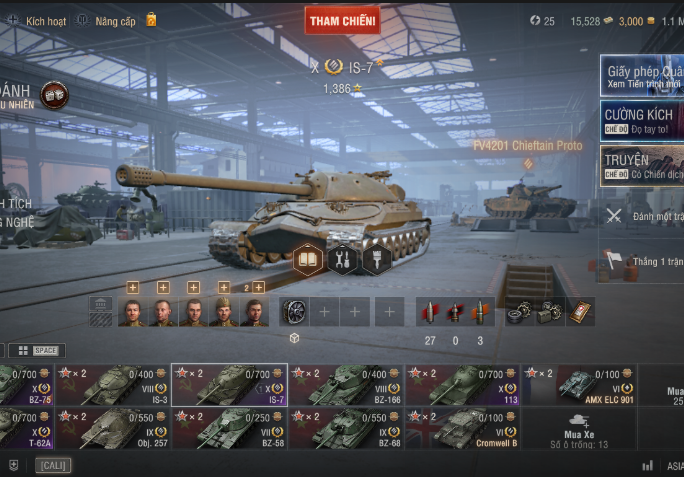Open the paint brush customization icon

click(376, 260)
